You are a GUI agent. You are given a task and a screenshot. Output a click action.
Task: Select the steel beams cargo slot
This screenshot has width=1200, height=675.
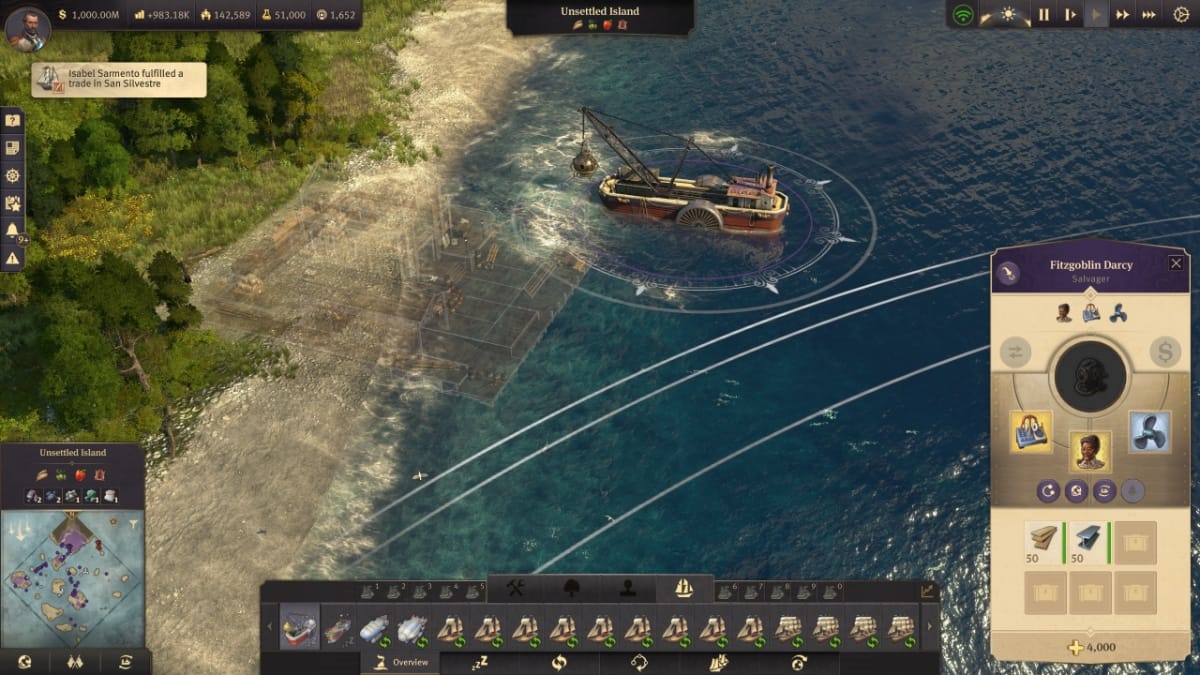pos(1089,543)
